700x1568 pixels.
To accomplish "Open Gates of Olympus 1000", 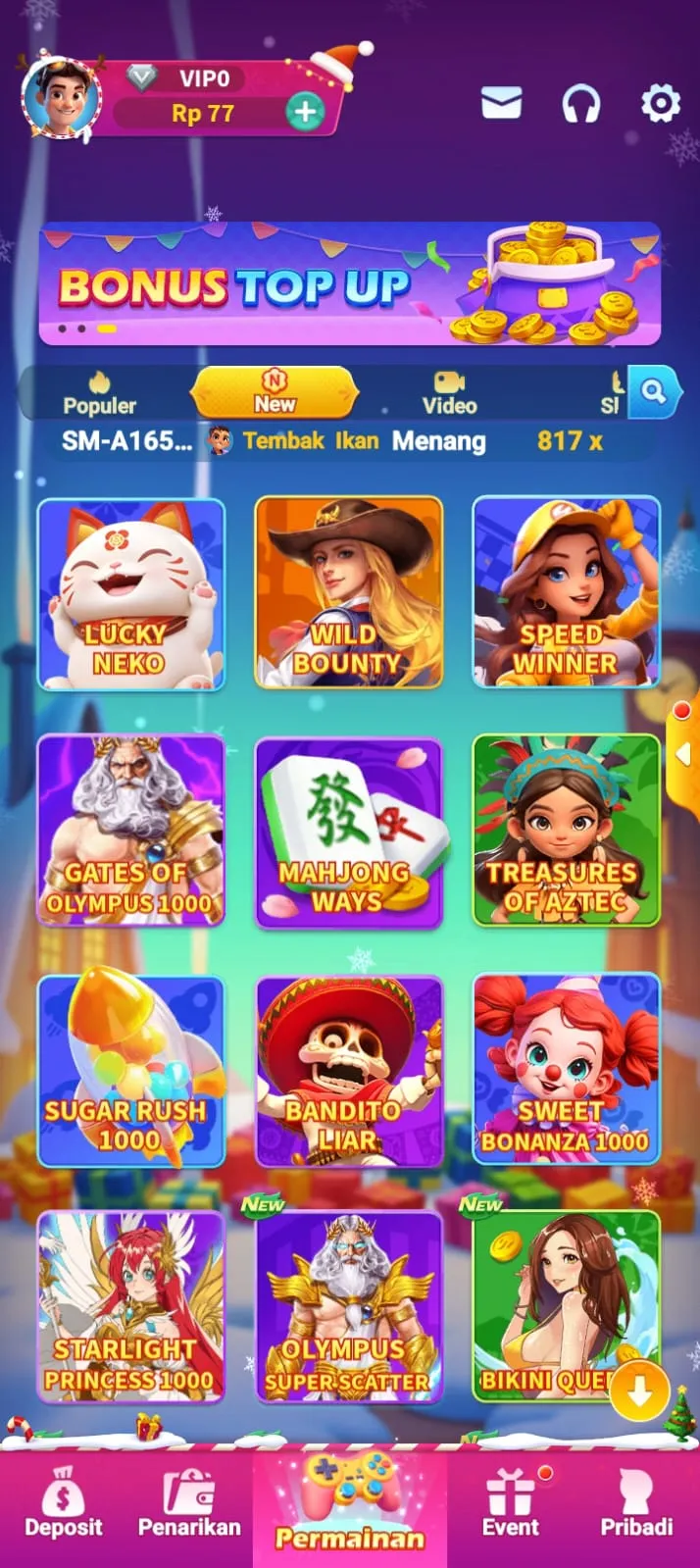I will click(x=131, y=831).
